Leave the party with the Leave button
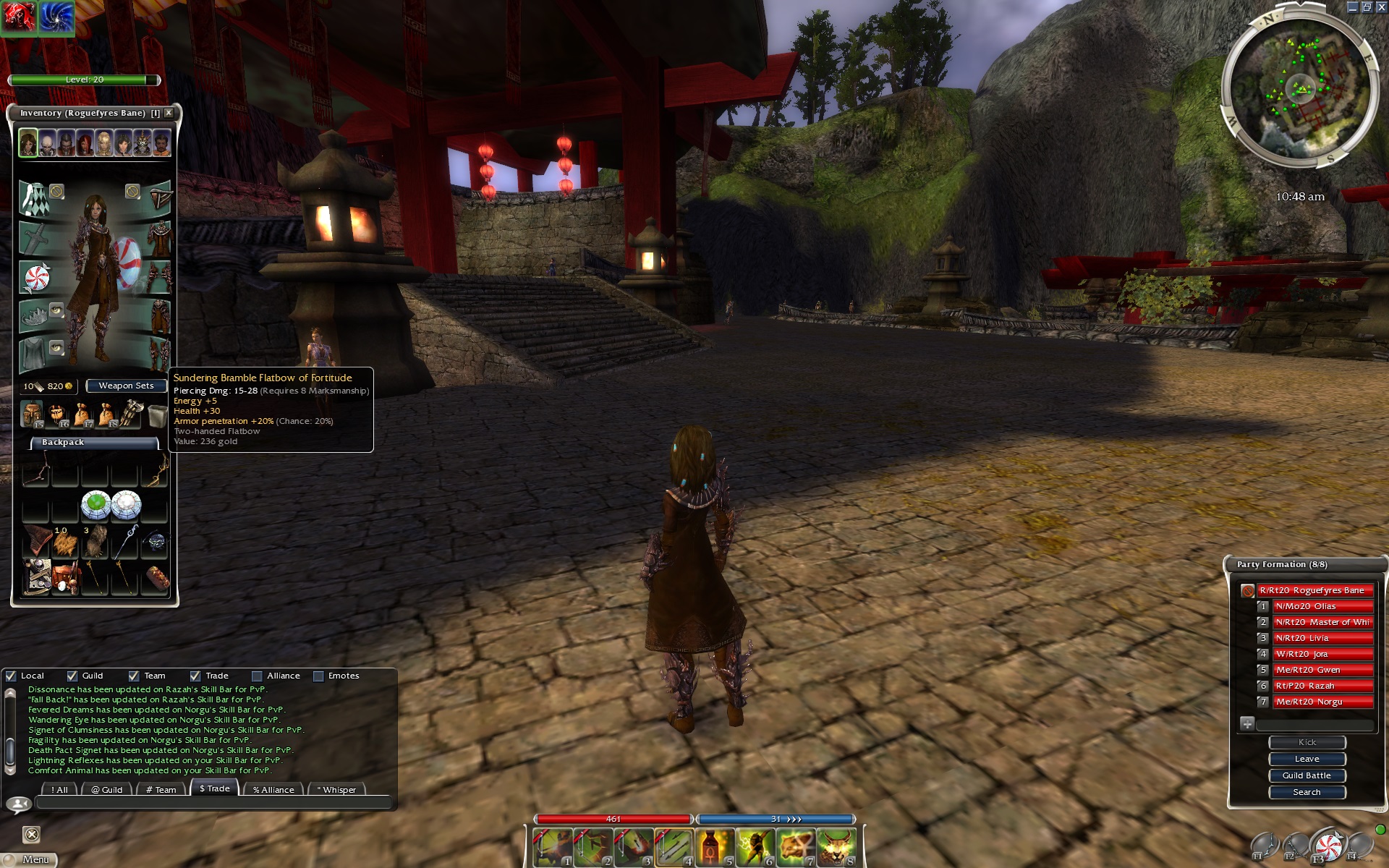This screenshot has width=1389, height=868. pyautogui.click(x=1307, y=759)
